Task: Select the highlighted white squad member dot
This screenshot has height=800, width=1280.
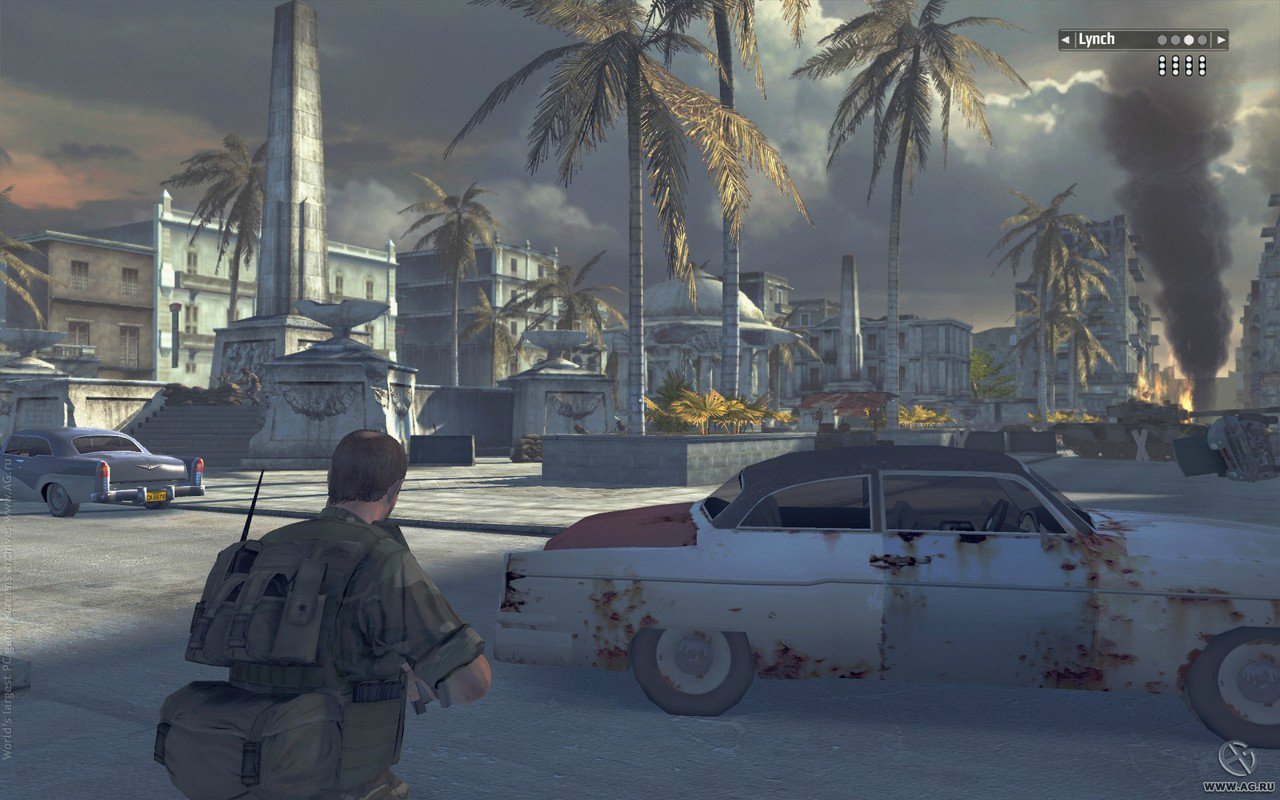Action: tap(1189, 40)
